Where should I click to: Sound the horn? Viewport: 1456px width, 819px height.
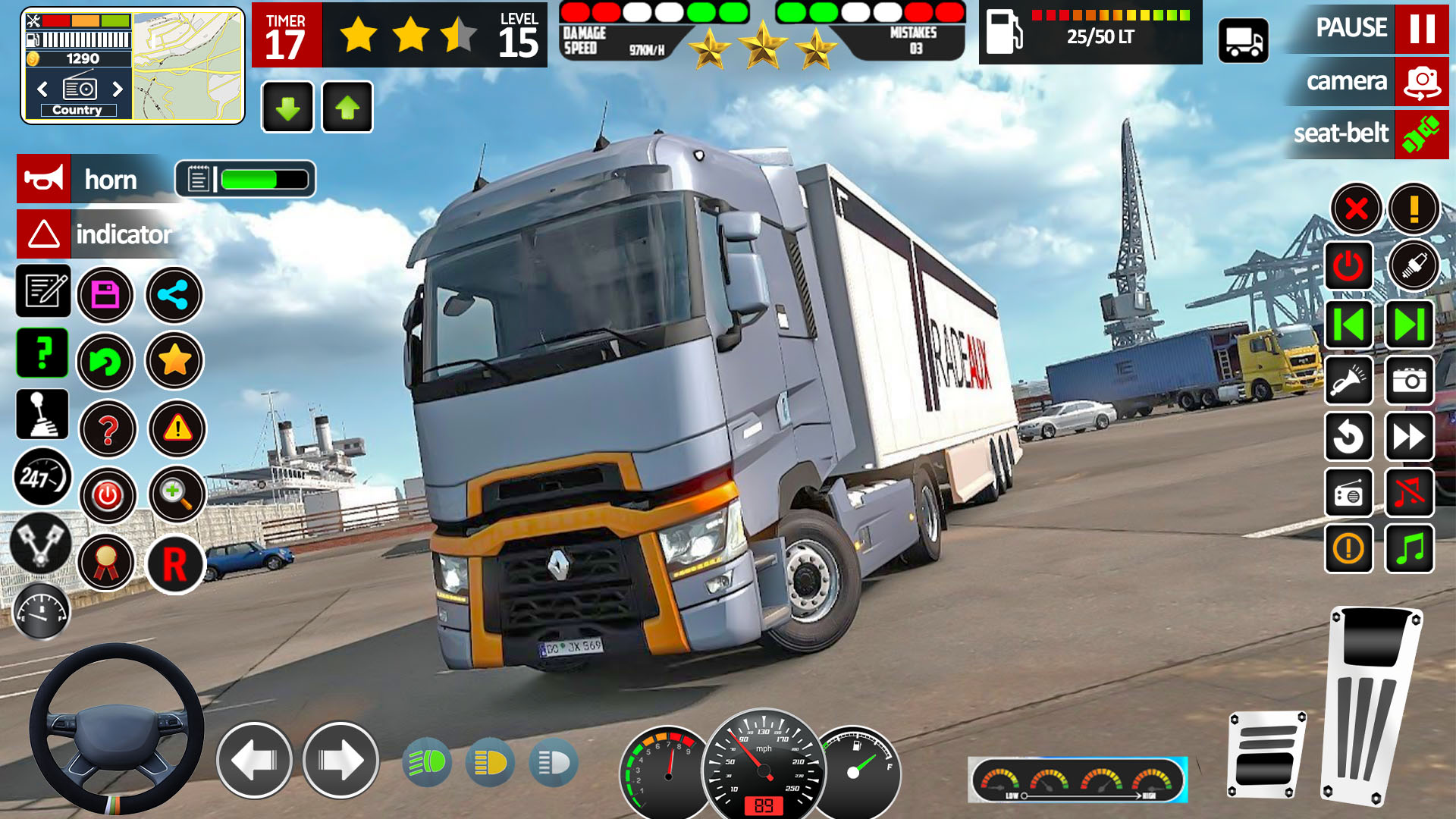coord(44,179)
